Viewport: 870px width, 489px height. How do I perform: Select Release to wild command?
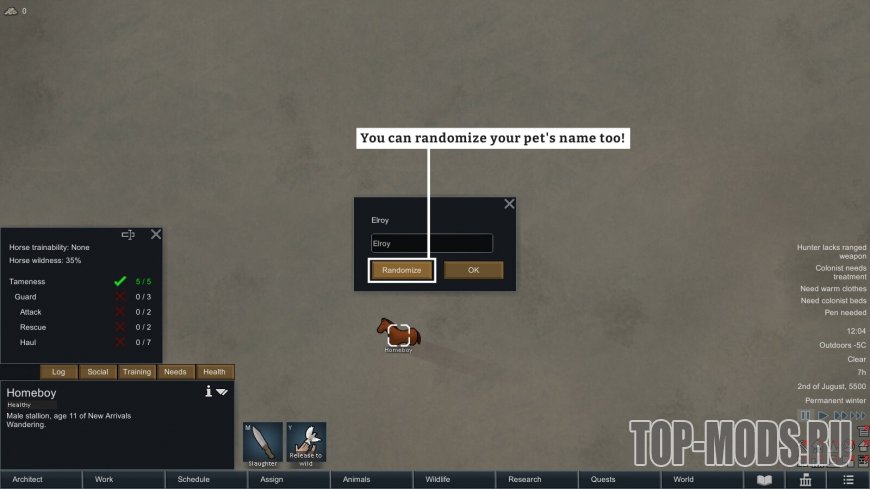305,443
